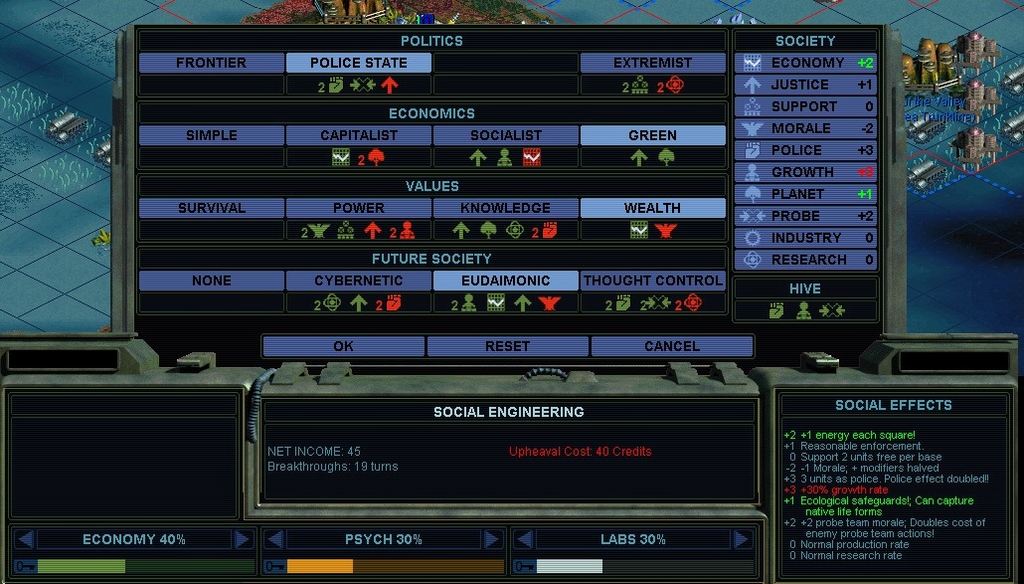Choose Capitalist economics
Viewport: 1024px width, 584px height.
click(359, 135)
